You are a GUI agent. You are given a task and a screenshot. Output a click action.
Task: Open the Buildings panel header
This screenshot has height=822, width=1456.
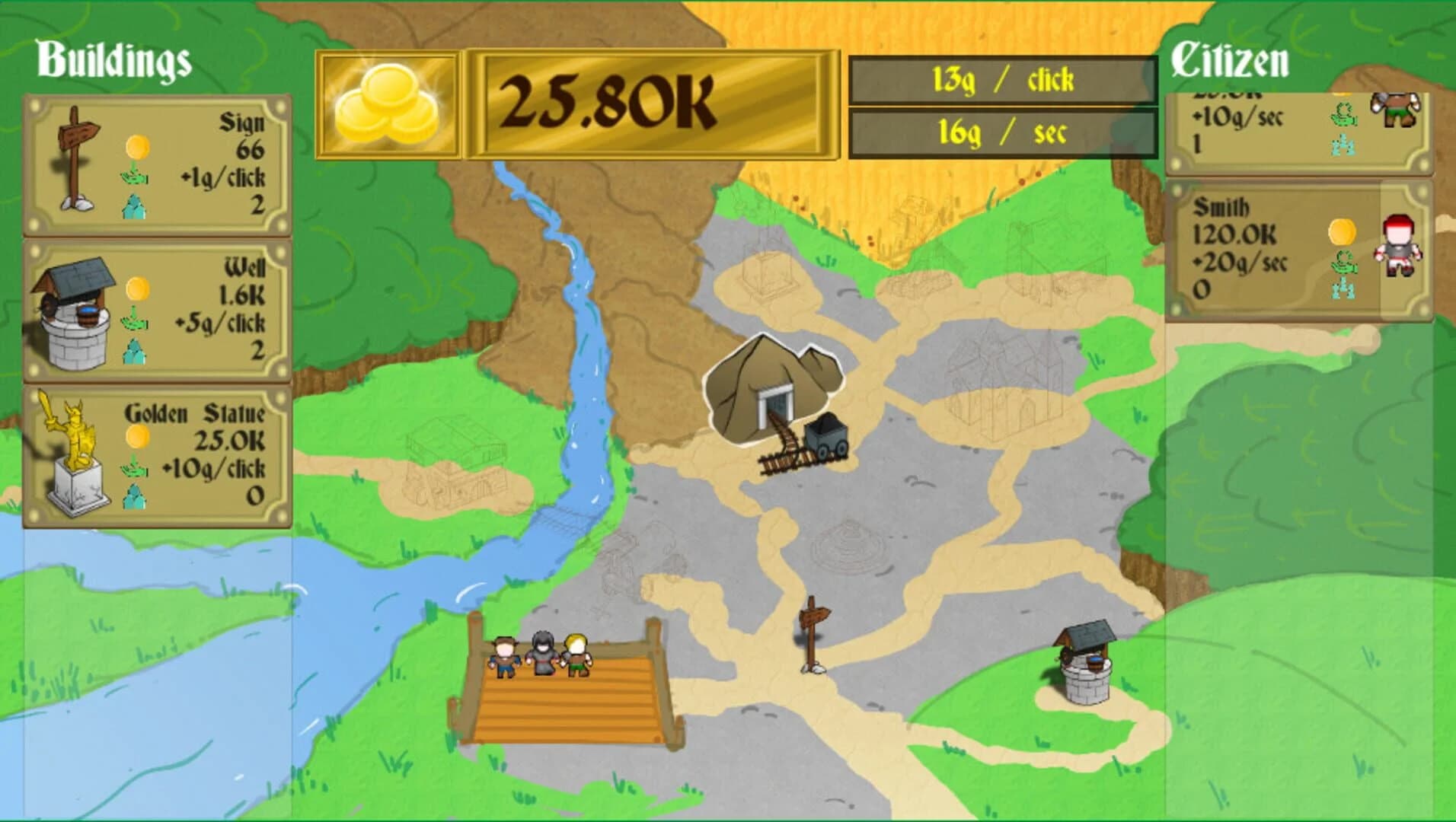(113, 59)
